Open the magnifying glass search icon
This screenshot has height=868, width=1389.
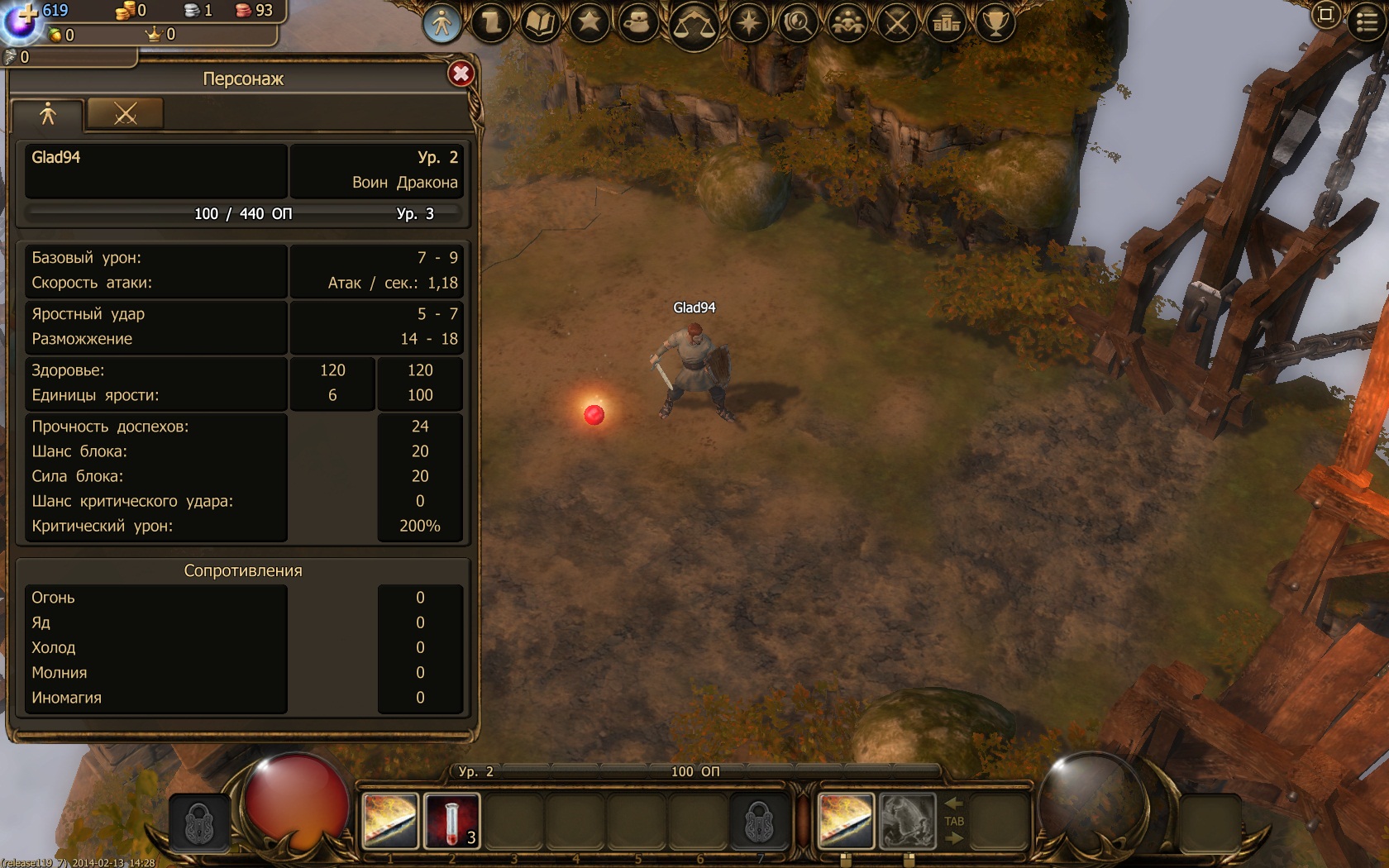(798, 23)
